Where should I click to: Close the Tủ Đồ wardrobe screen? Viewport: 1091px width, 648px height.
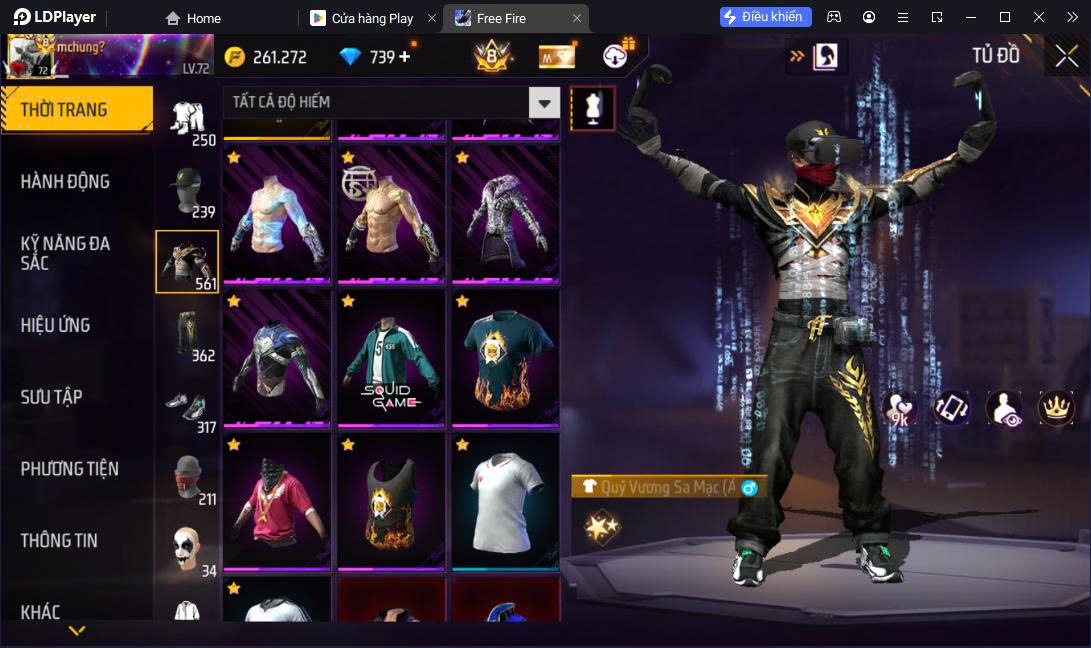[1066, 56]
